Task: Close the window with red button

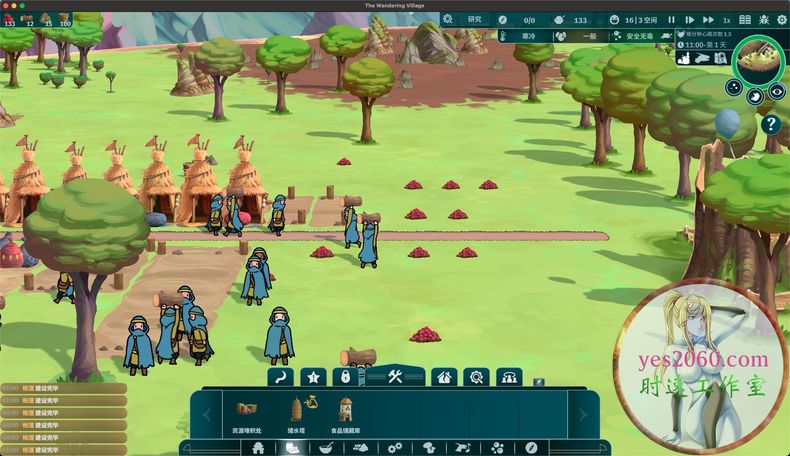Action: click(x=8, y=6)
